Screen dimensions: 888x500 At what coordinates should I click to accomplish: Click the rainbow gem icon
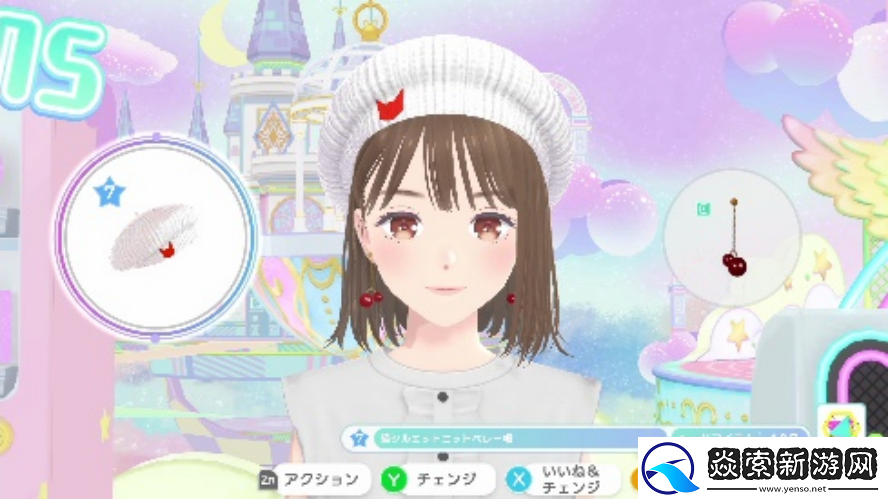[x=840, y=424]
